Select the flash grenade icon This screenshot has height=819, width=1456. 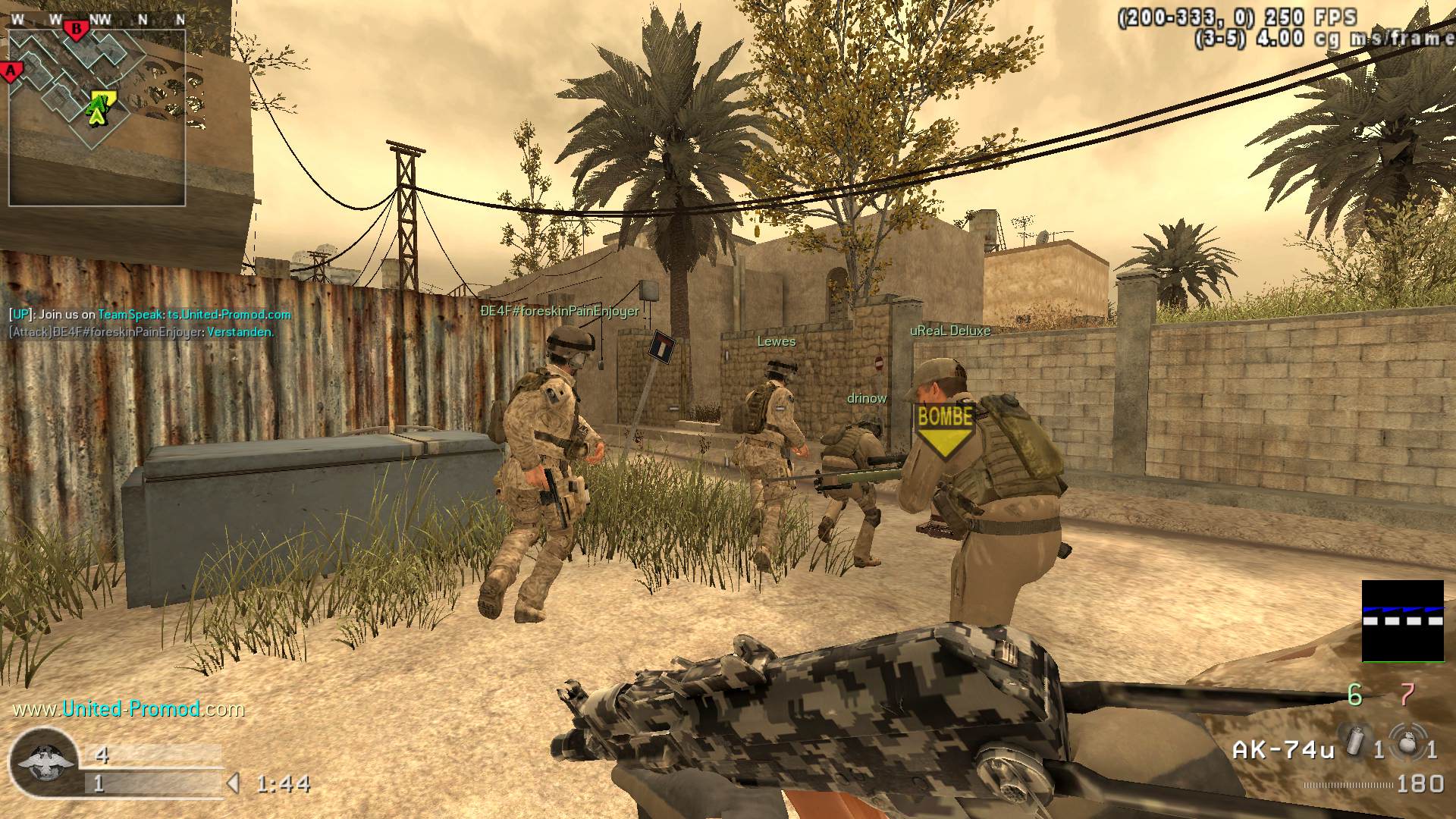click(x=1357, y=741)
